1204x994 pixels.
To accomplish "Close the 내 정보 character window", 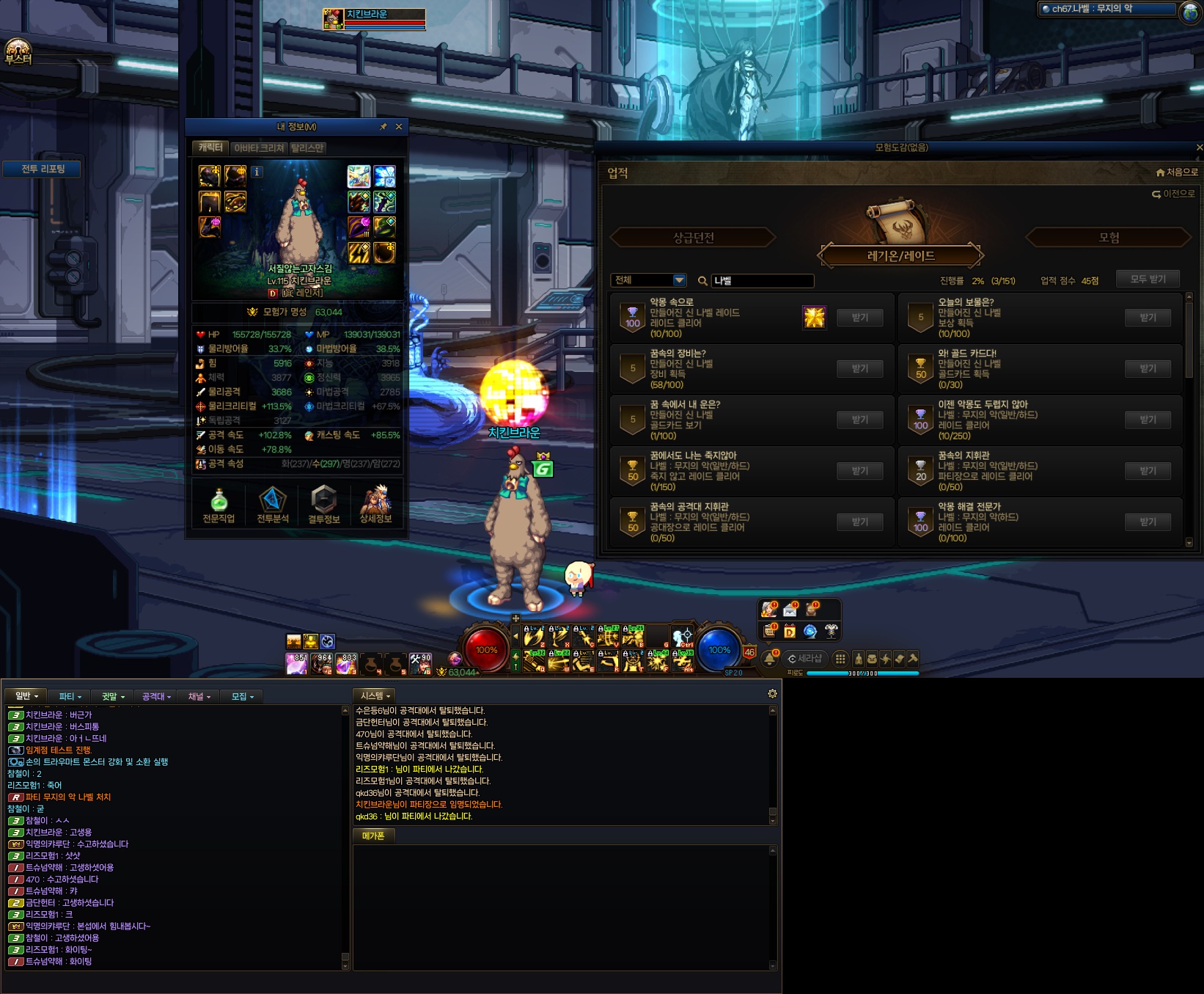I will coord(399,127).
